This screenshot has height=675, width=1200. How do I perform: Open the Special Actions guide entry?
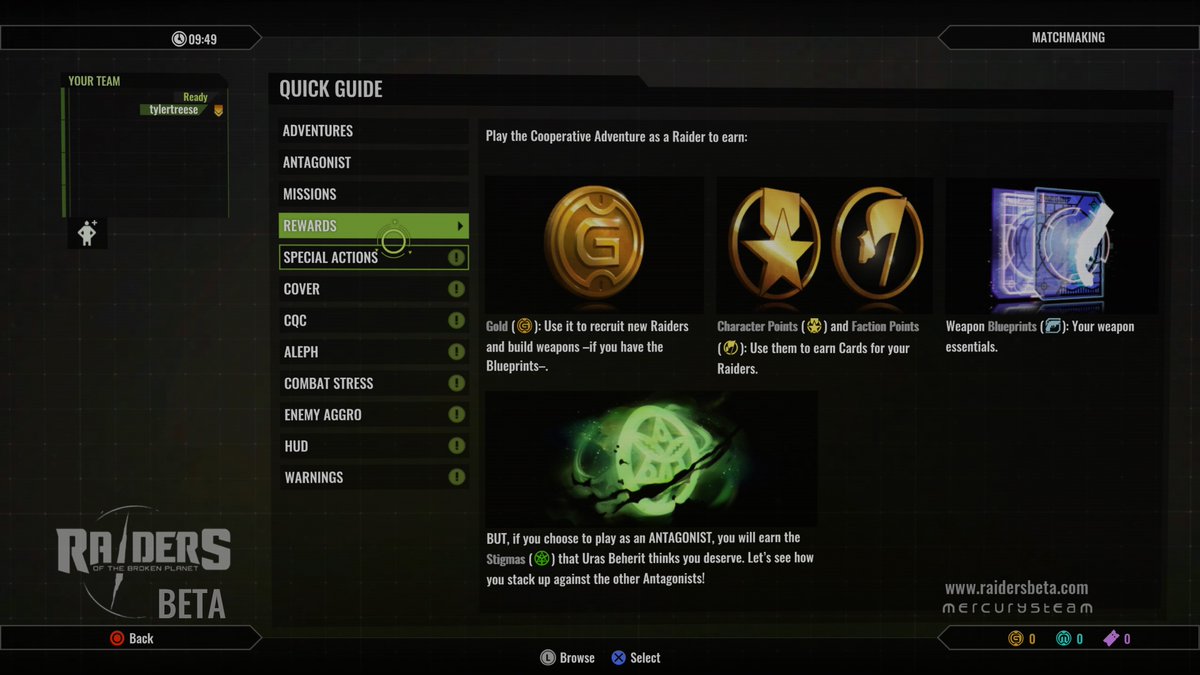[x=372, y=257]
